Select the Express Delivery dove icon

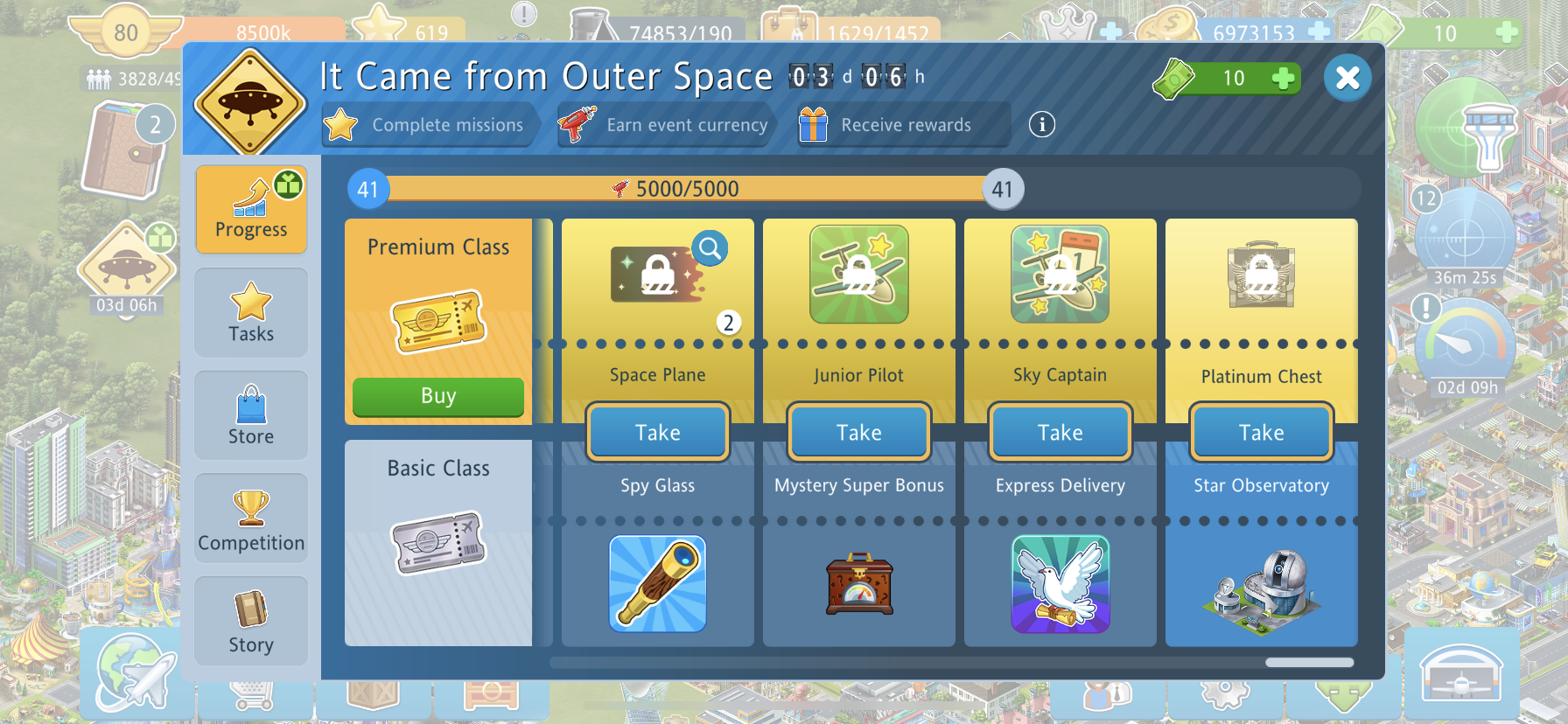tap(1060, 583)
